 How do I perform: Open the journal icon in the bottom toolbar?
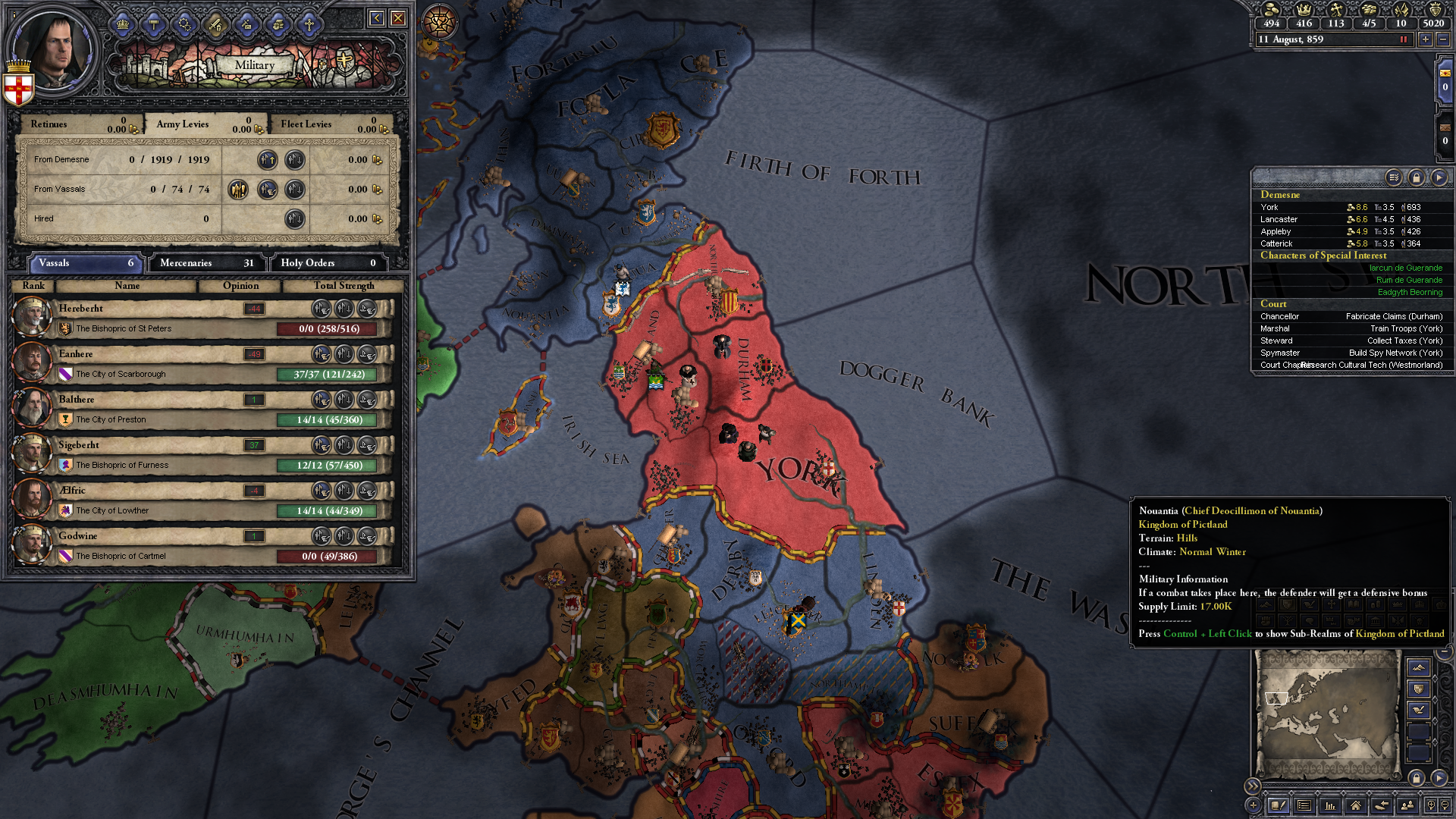click(1279, 806)
